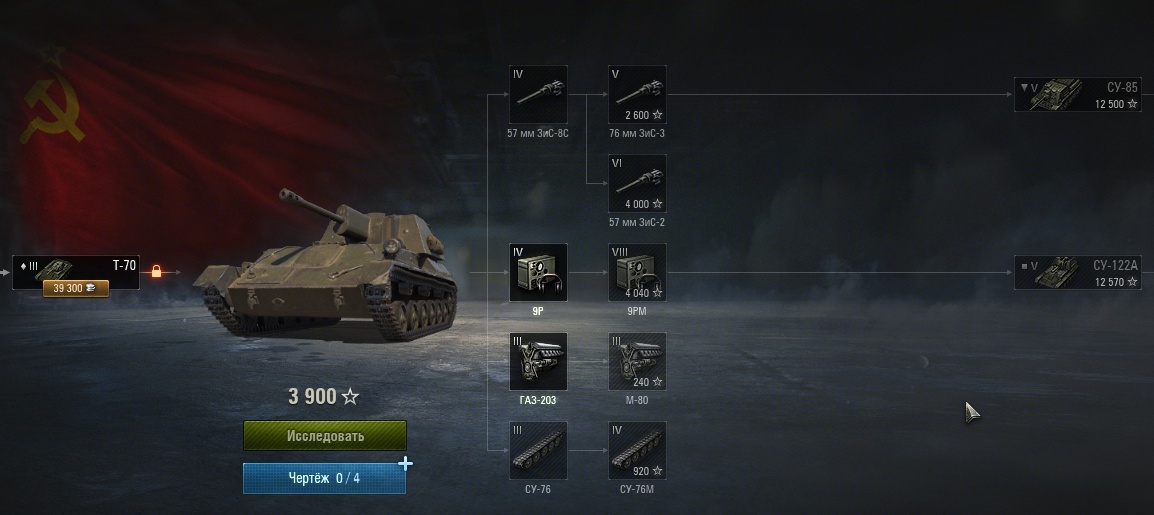This screenshot has height=515, width=1154.
Task: Select the T-70 predecessor tank node
Action: (x=76, y=272)
